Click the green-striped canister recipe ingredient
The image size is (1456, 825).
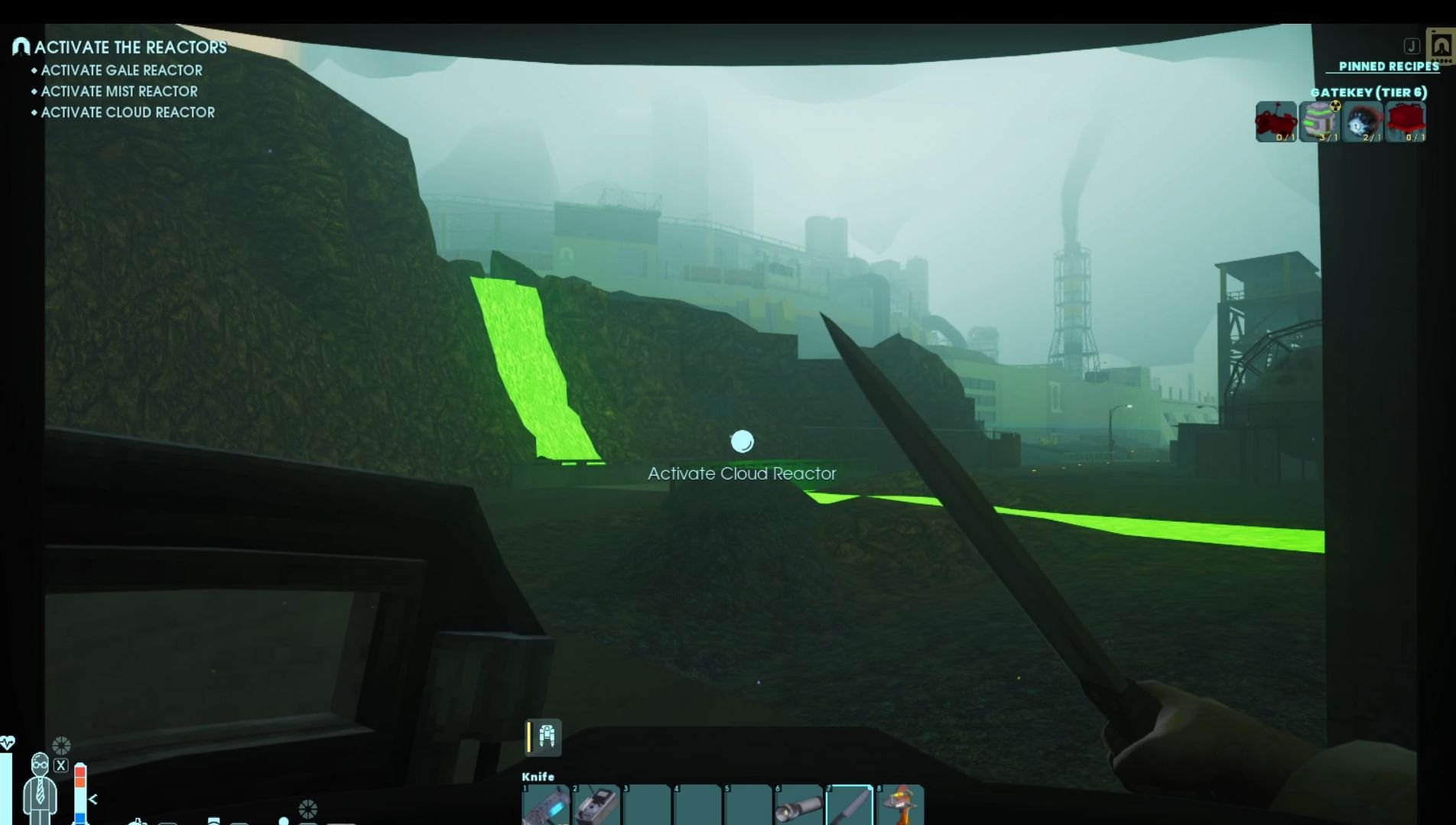1320,122
